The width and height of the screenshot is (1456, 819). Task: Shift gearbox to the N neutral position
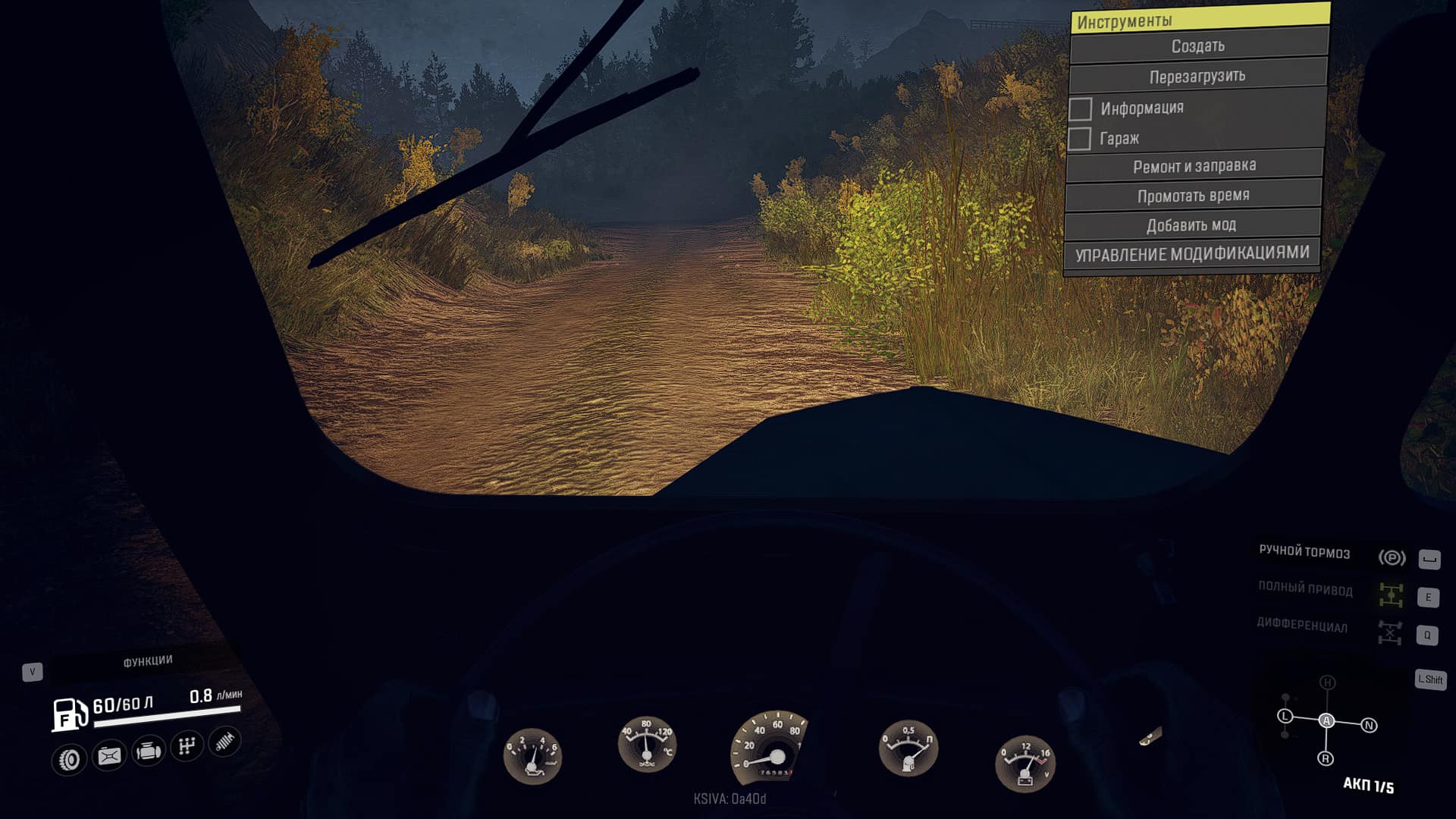point(1369,726)
